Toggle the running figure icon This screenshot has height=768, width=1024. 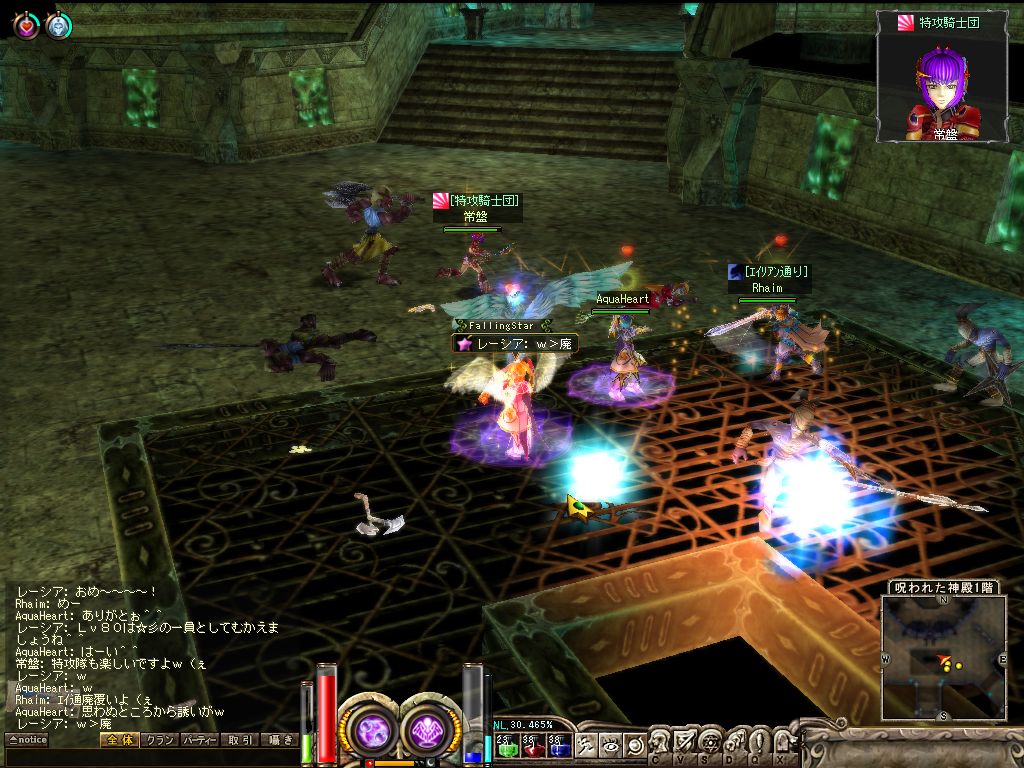(x=587, y=744)
